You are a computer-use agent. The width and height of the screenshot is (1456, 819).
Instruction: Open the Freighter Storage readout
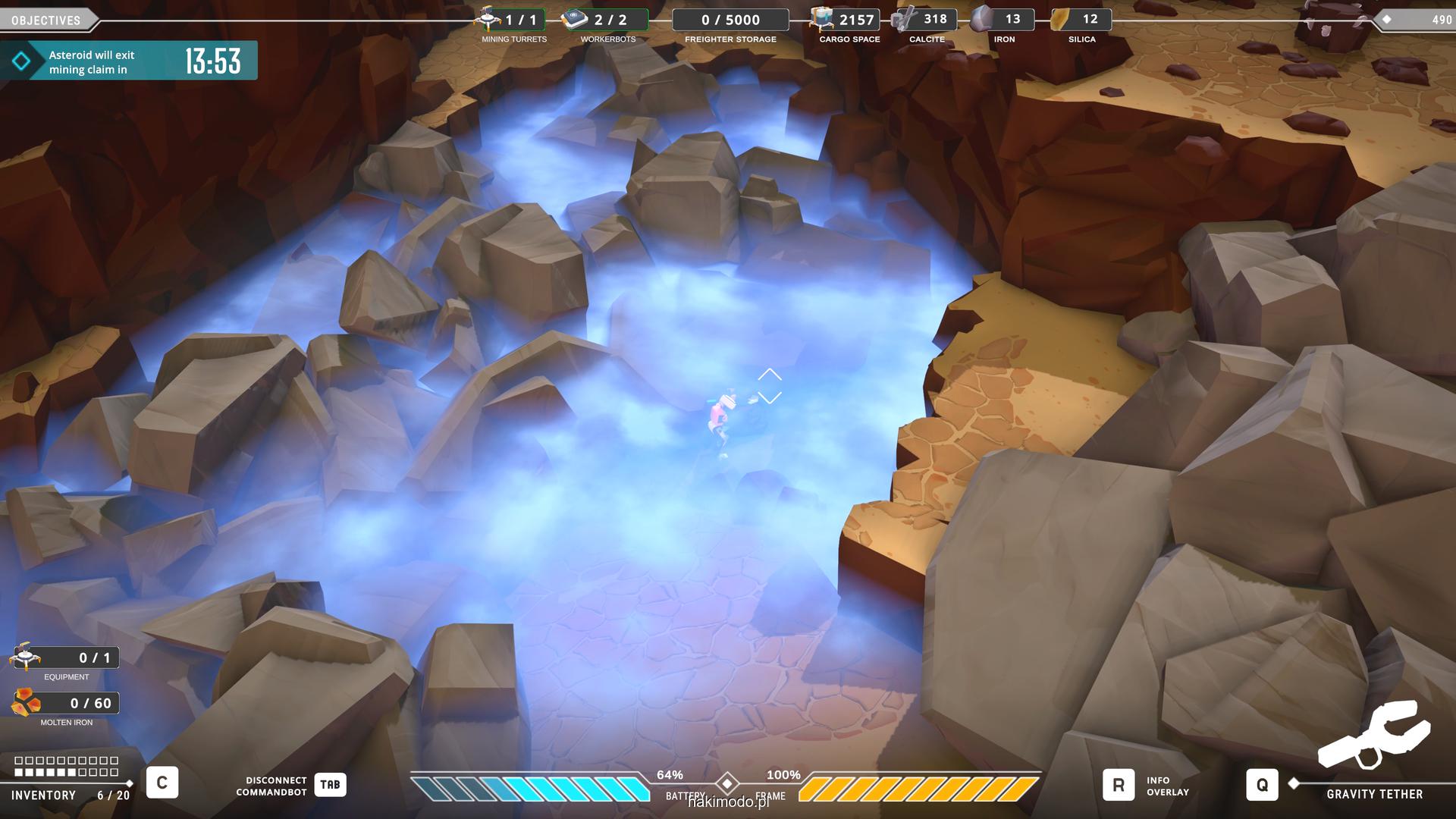click(x=730, y=20)
